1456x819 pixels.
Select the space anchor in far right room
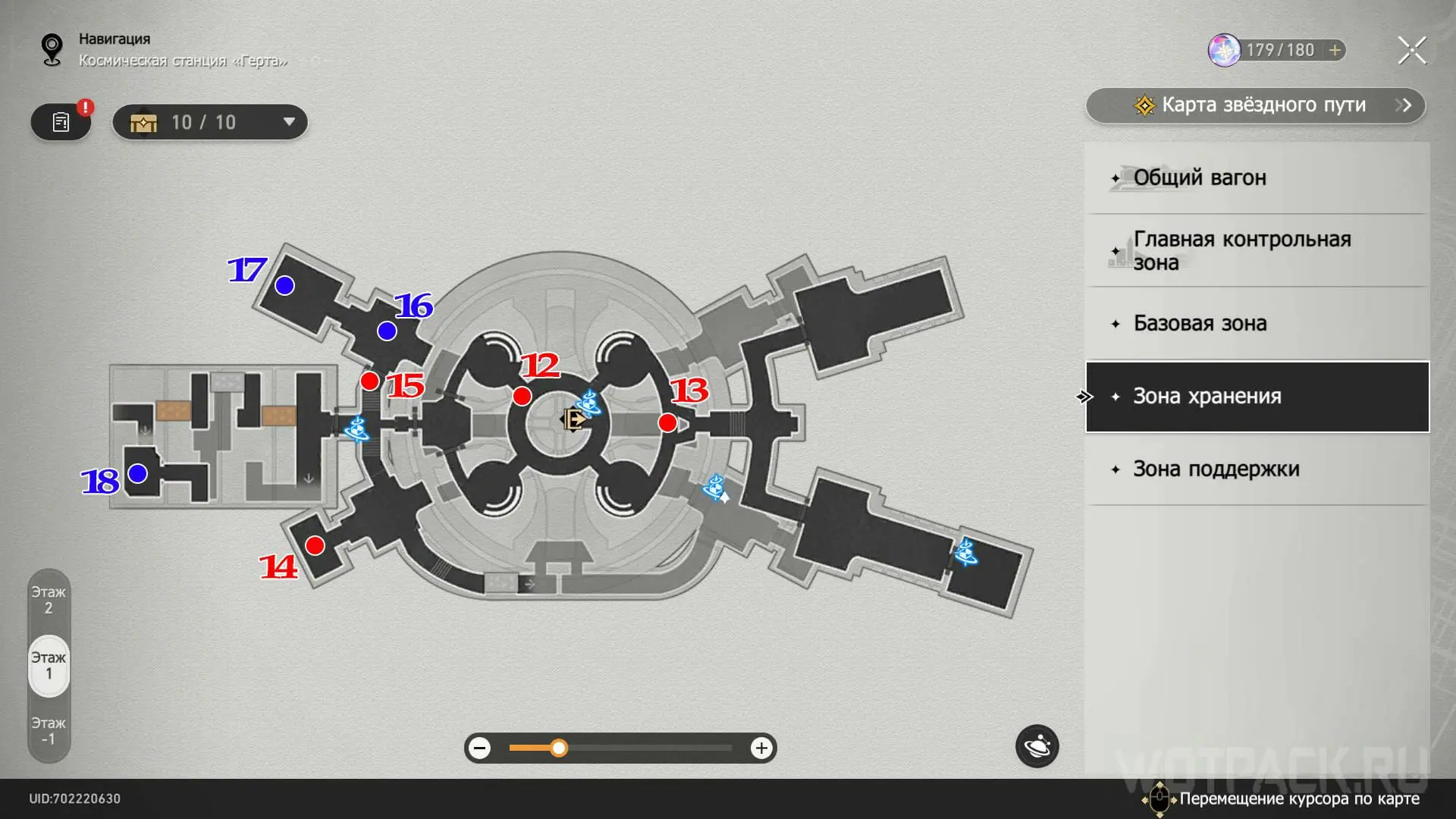(965, 551)
